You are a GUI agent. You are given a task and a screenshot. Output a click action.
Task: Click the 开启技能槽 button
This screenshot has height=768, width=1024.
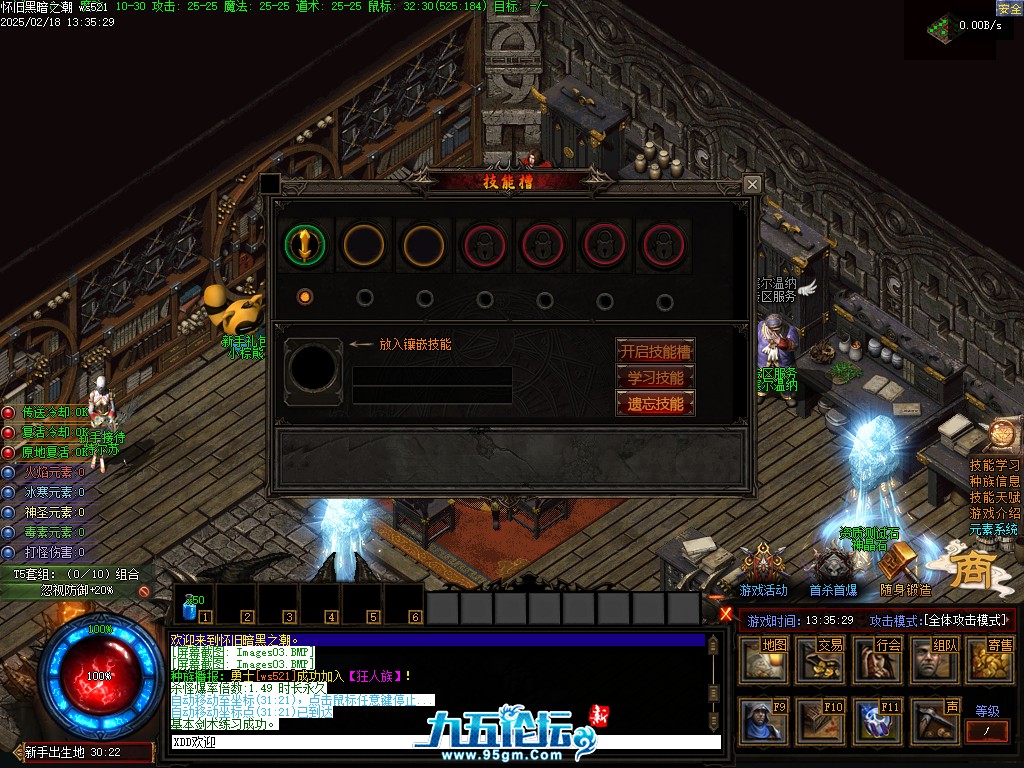[655, 351]
